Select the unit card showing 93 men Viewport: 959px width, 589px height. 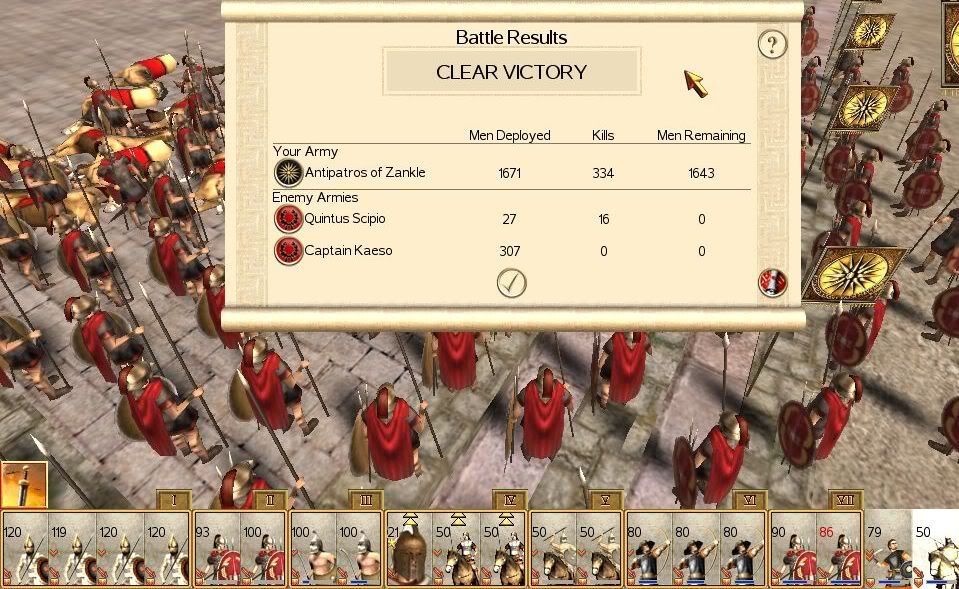click(x=217, y=550)
